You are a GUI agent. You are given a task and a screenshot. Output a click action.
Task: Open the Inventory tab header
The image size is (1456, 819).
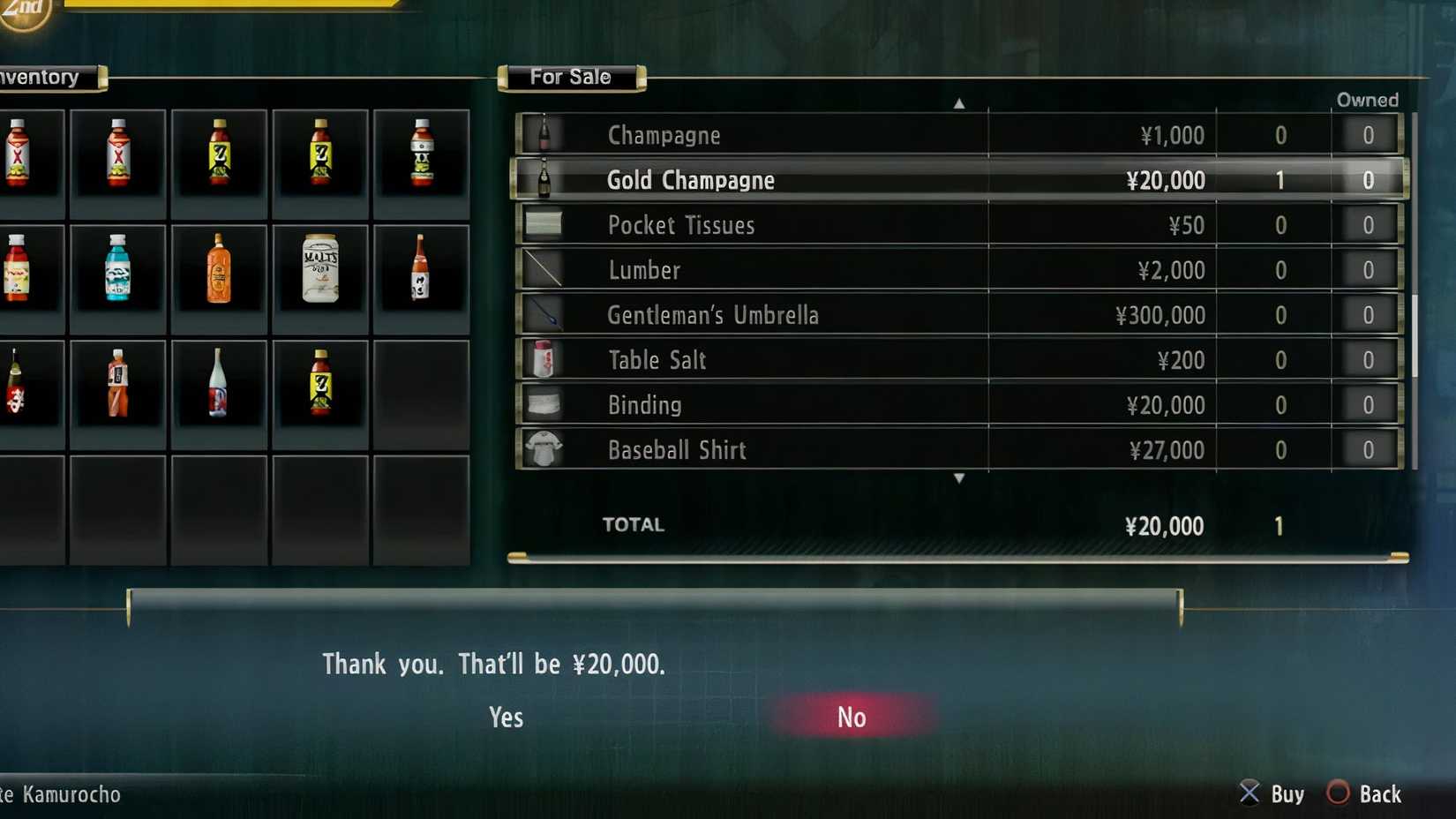[x=41, y=78]
